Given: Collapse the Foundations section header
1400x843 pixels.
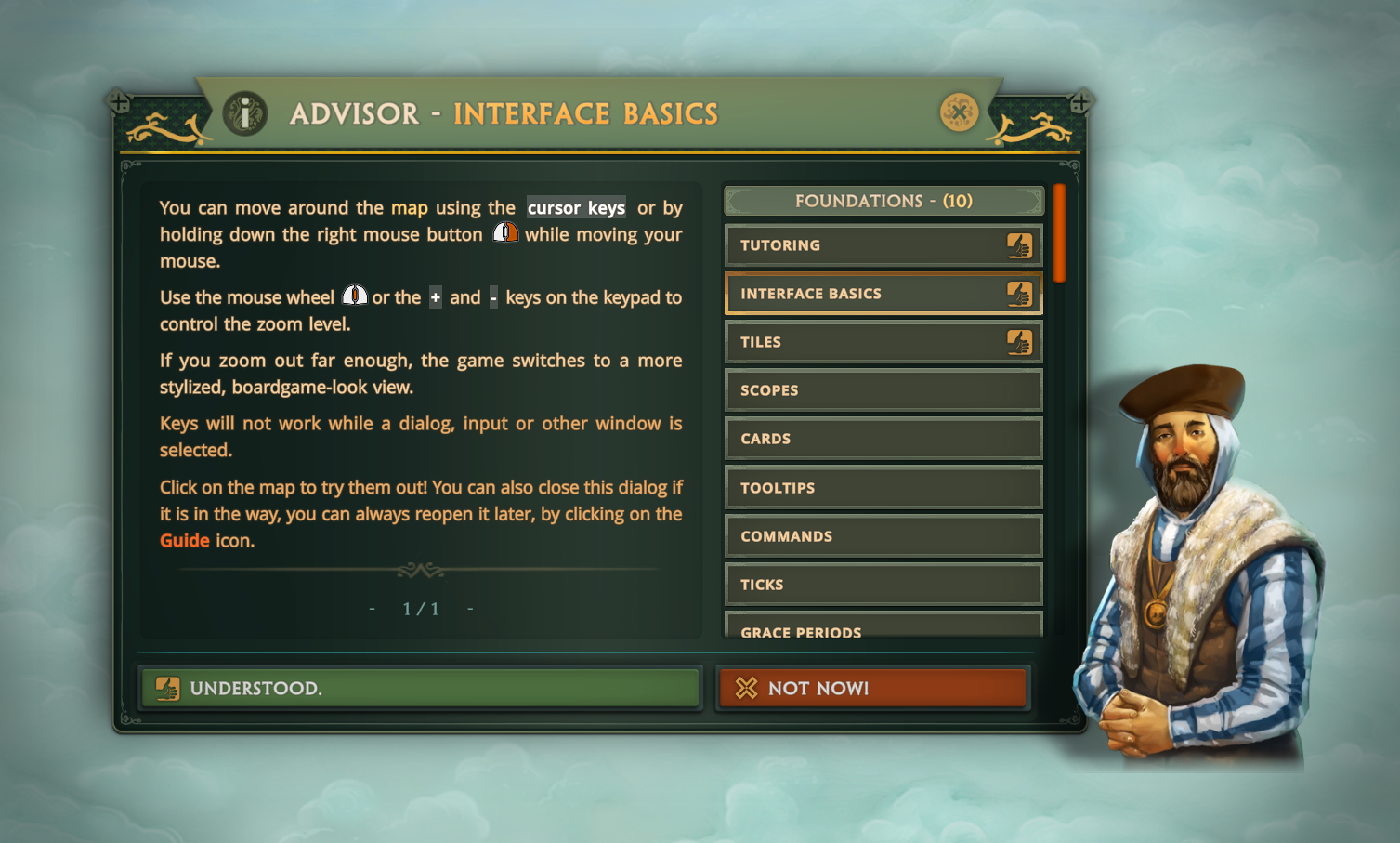Looking at the screenshot, I should 883,201.
